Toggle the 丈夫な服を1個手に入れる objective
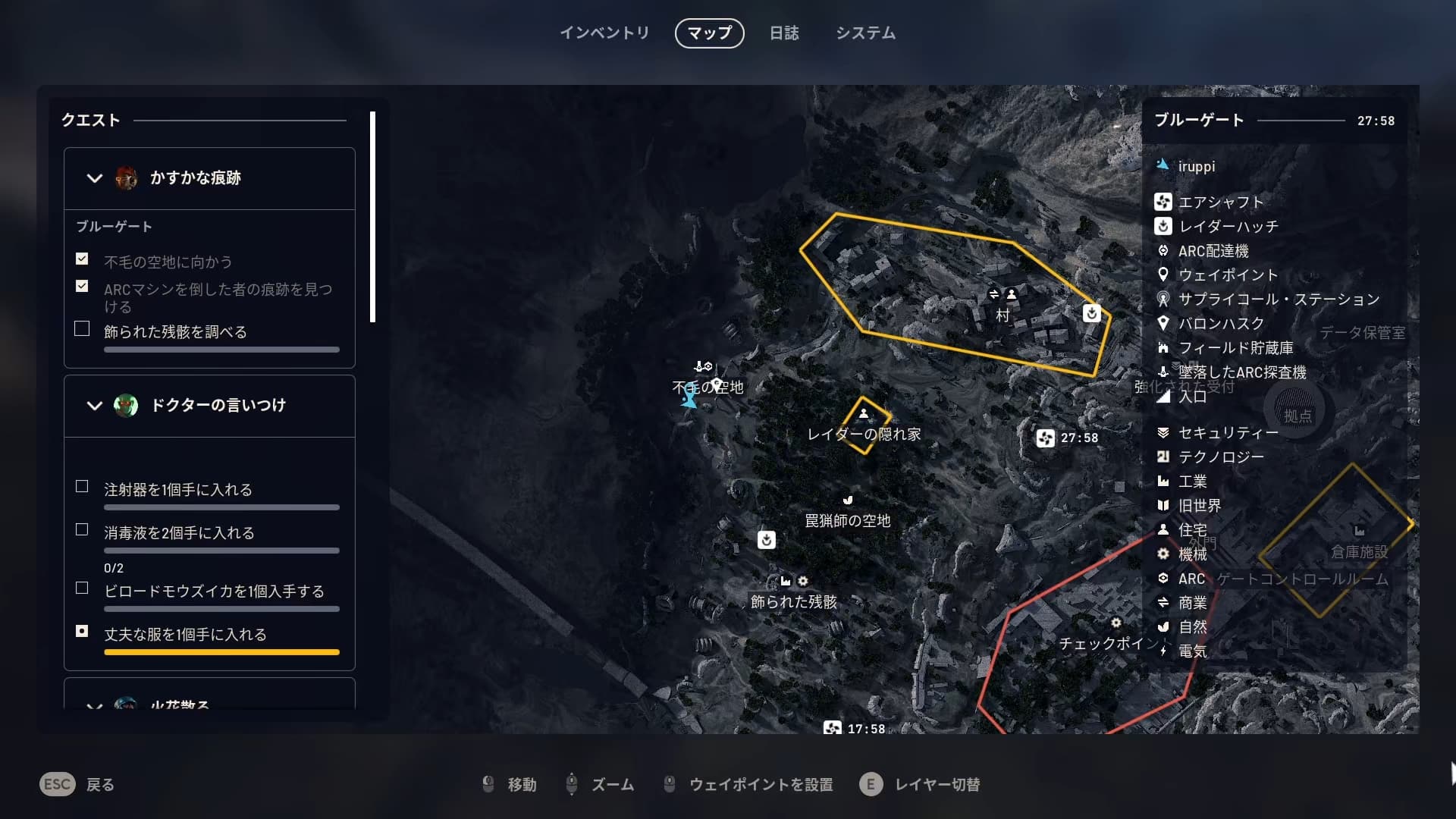 point(82,631)
